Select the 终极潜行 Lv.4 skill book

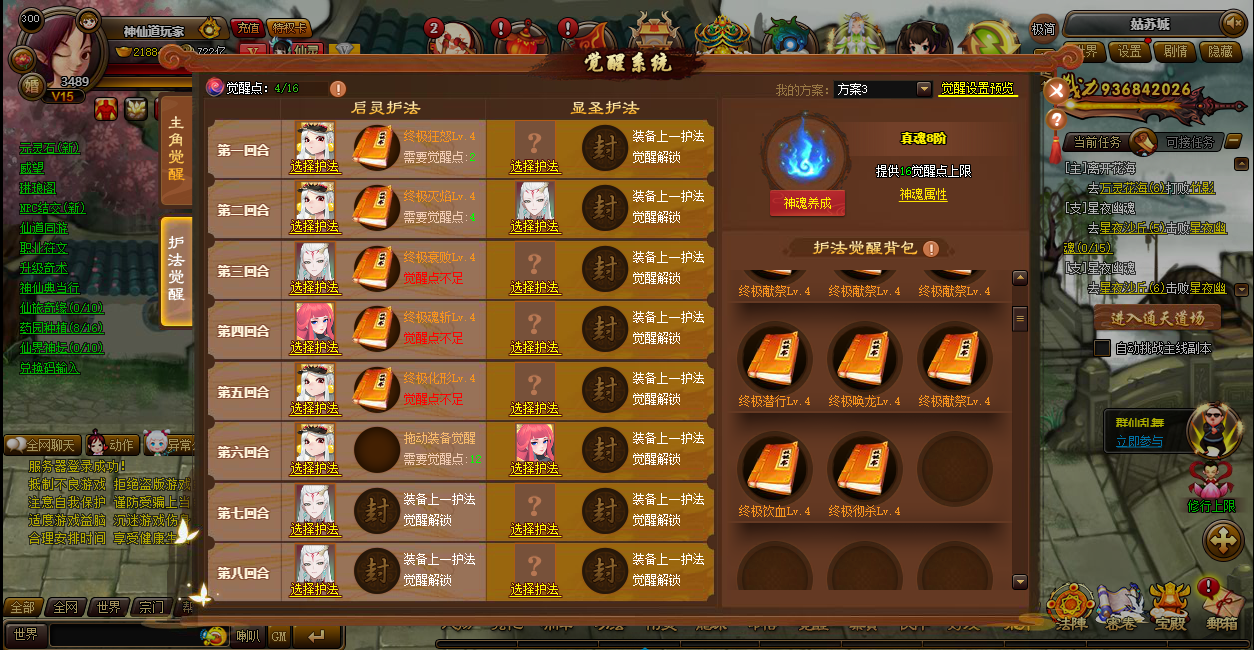tap(774, 360)
